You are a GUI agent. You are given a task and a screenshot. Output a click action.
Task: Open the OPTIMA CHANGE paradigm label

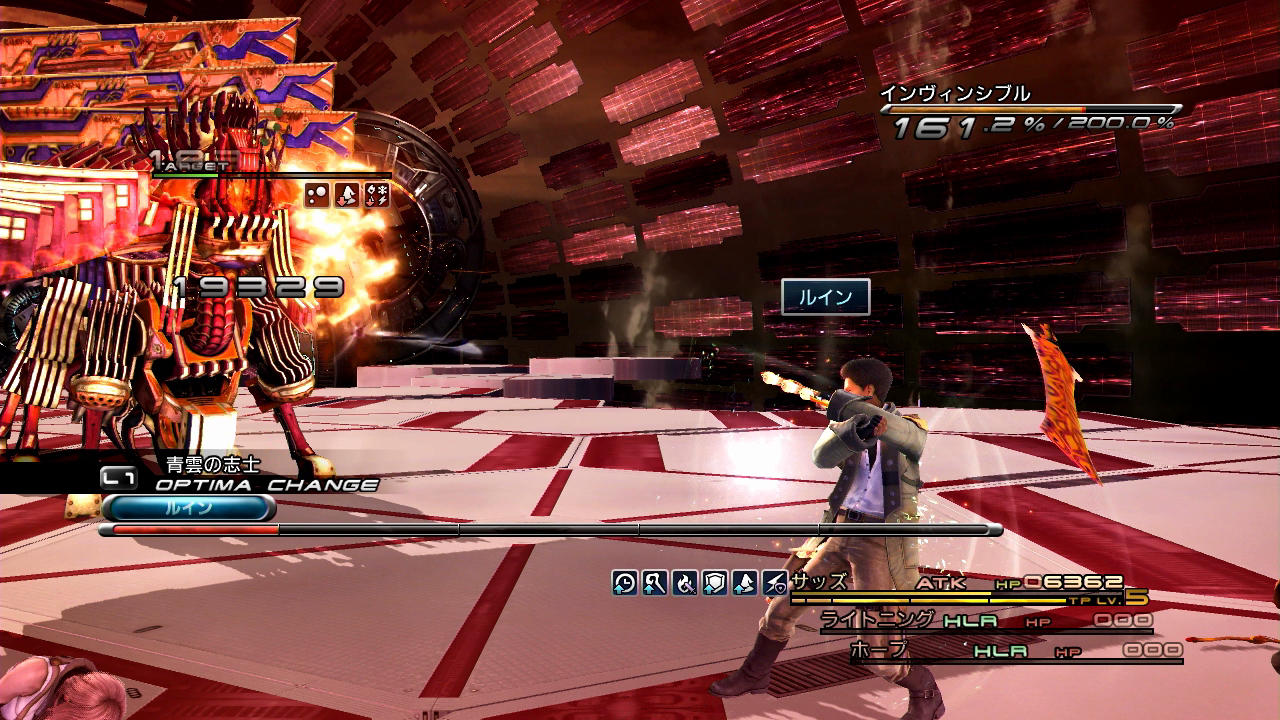point(266,485)
